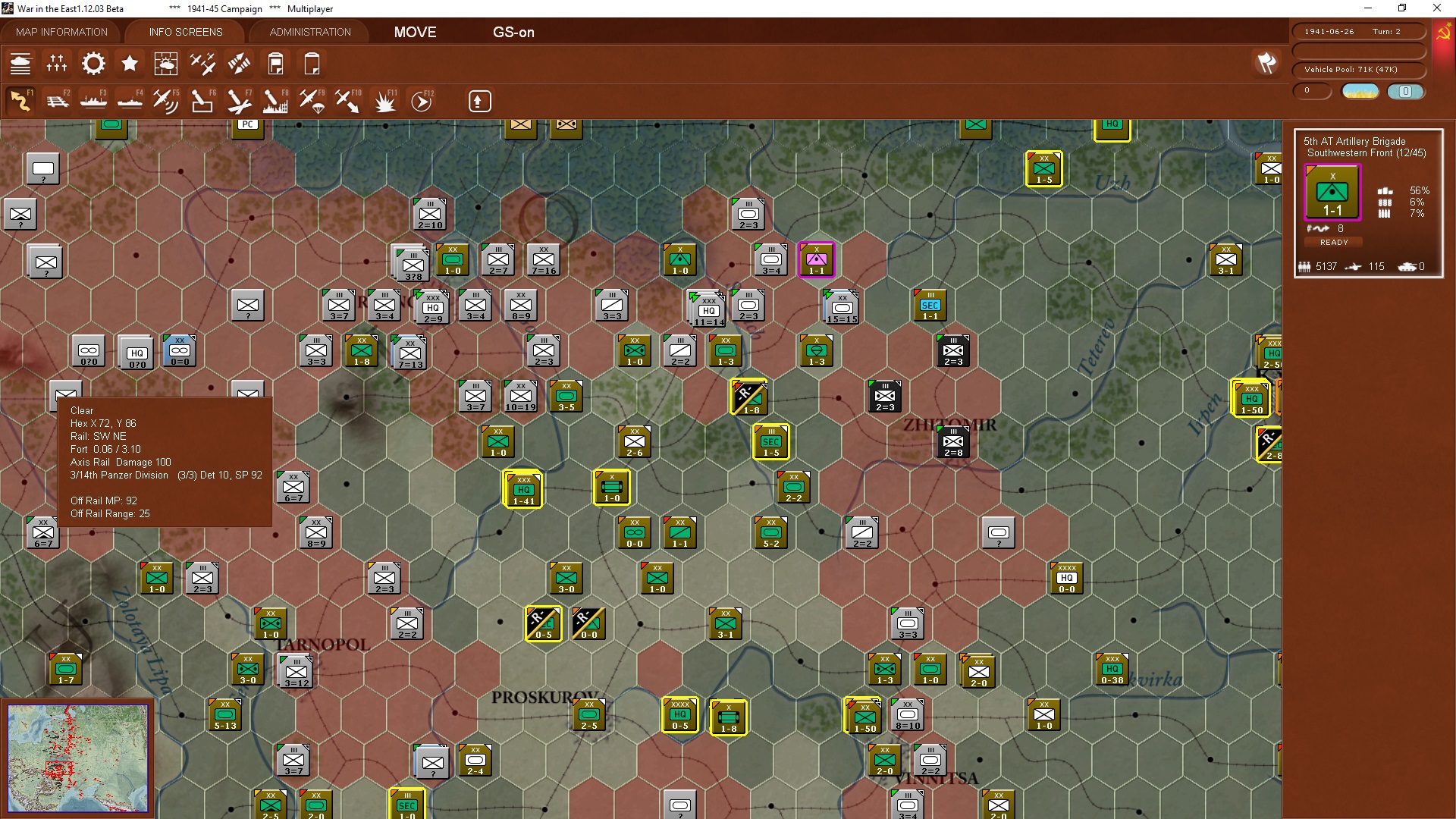Viewport: 1456px width, 819px height.
Task: Select air reconnaissance mode (F5)
Action: [166, 100]
